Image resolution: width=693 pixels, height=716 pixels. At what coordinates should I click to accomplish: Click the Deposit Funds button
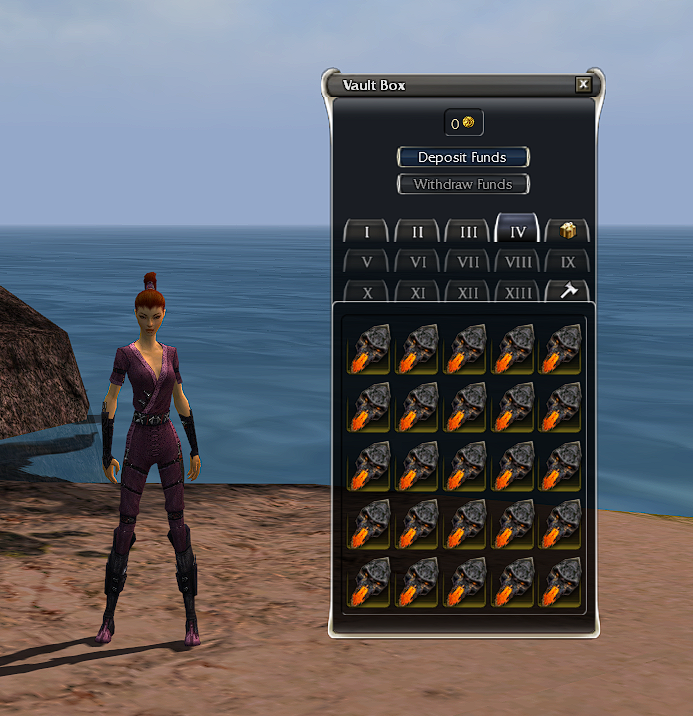click(463, 157)
